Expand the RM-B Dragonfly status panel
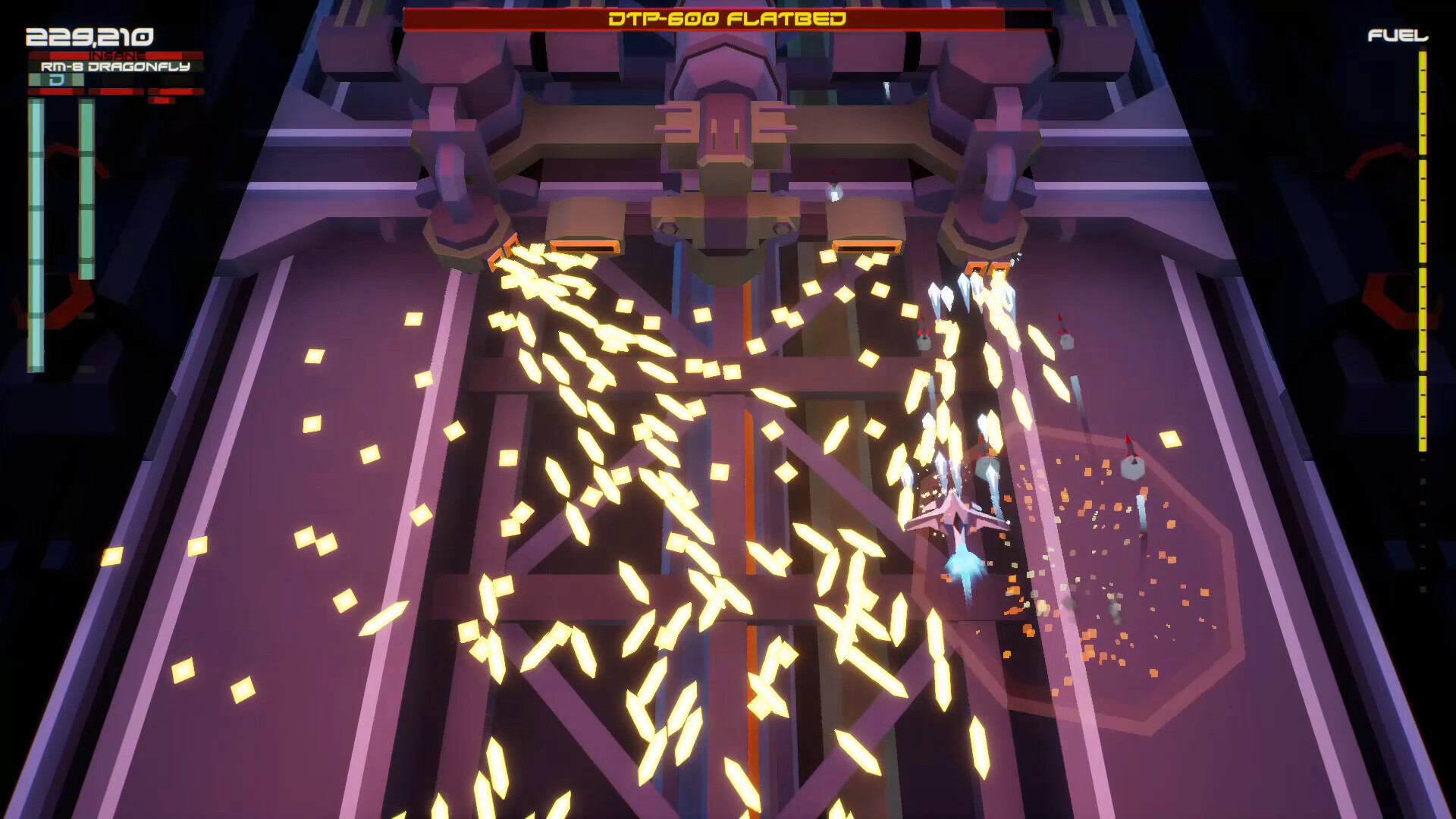Viewport: 1456px width, 819px height. coord(114,67)
